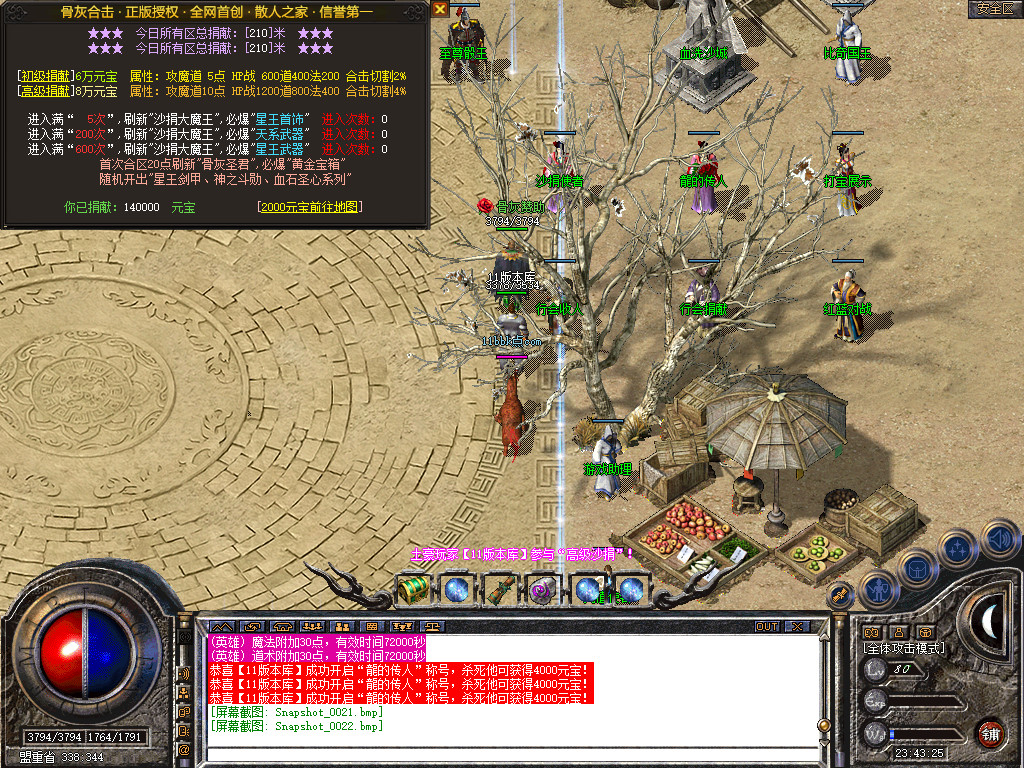The width and height of the screenshot is (1024, 768).
Task: Click the small orange satellite icon button
Action: click(x=841, y=595)
